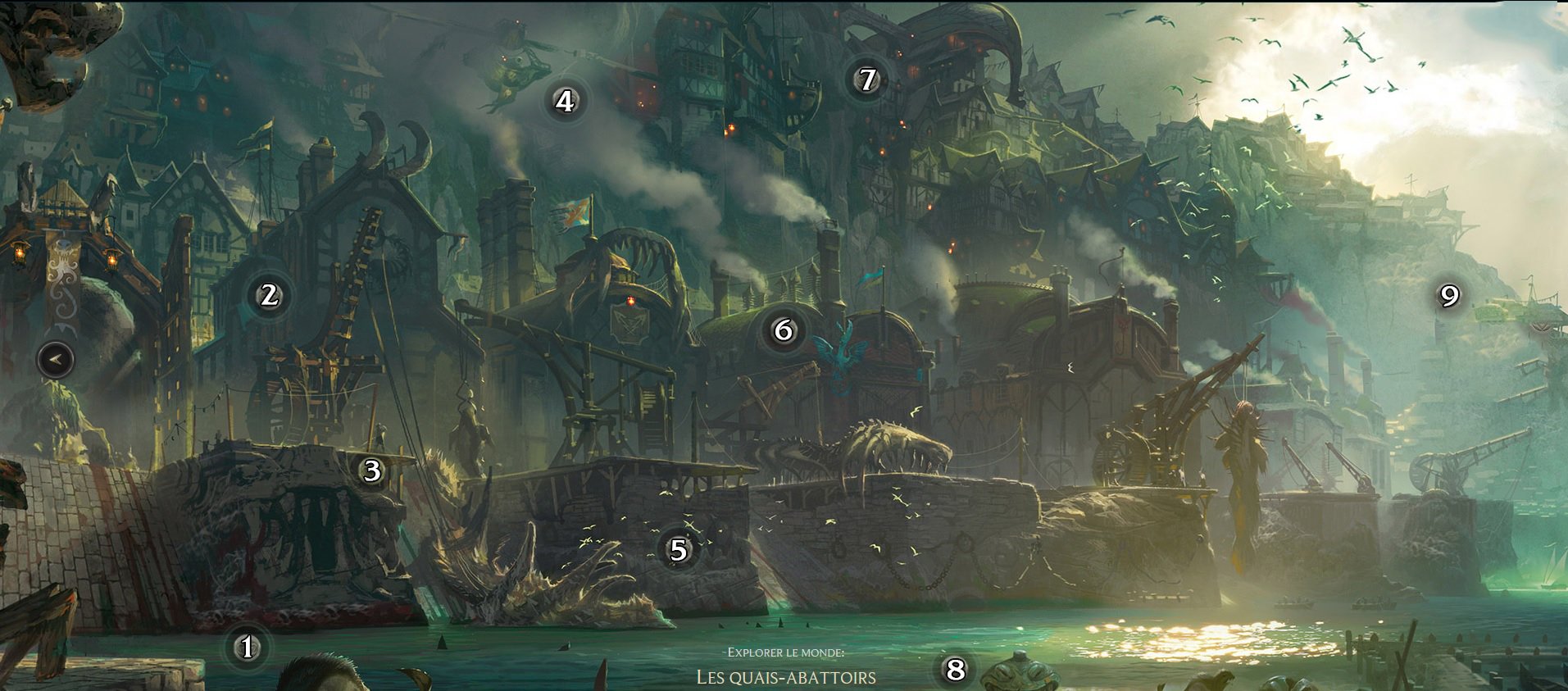
Task: Open the Les Quais-Abattoirs world explorer label
Action: click(786, 677)
